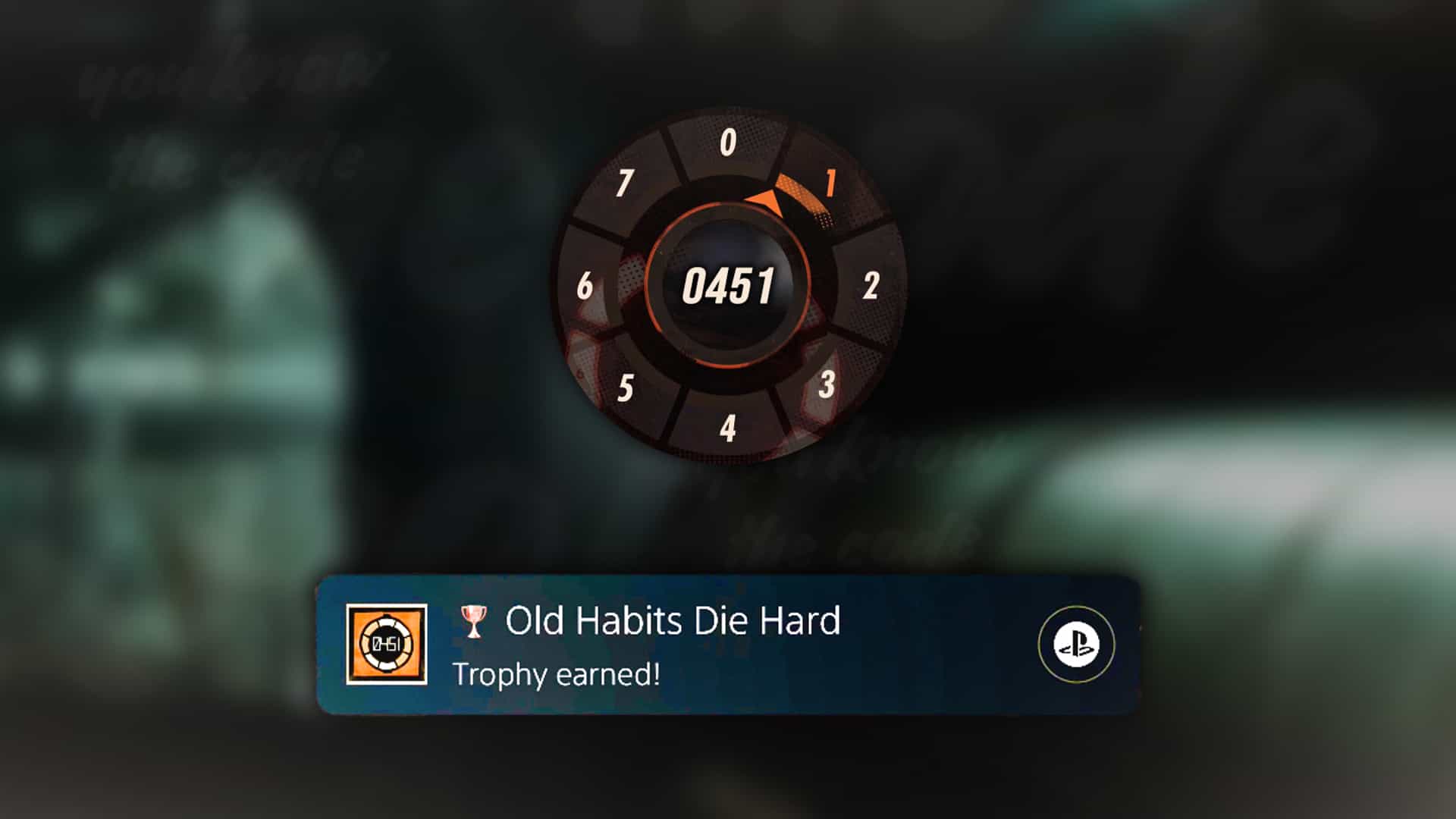Select digit 6 on the code dial
1456x819 pixels.
[584, 284]
